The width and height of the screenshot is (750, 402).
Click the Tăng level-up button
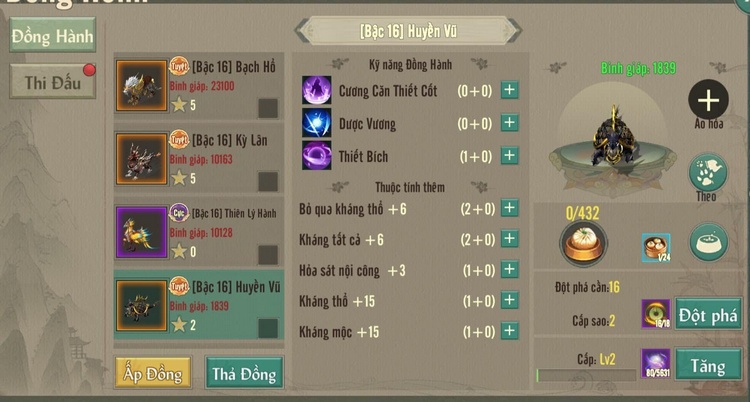coord(708,365)
